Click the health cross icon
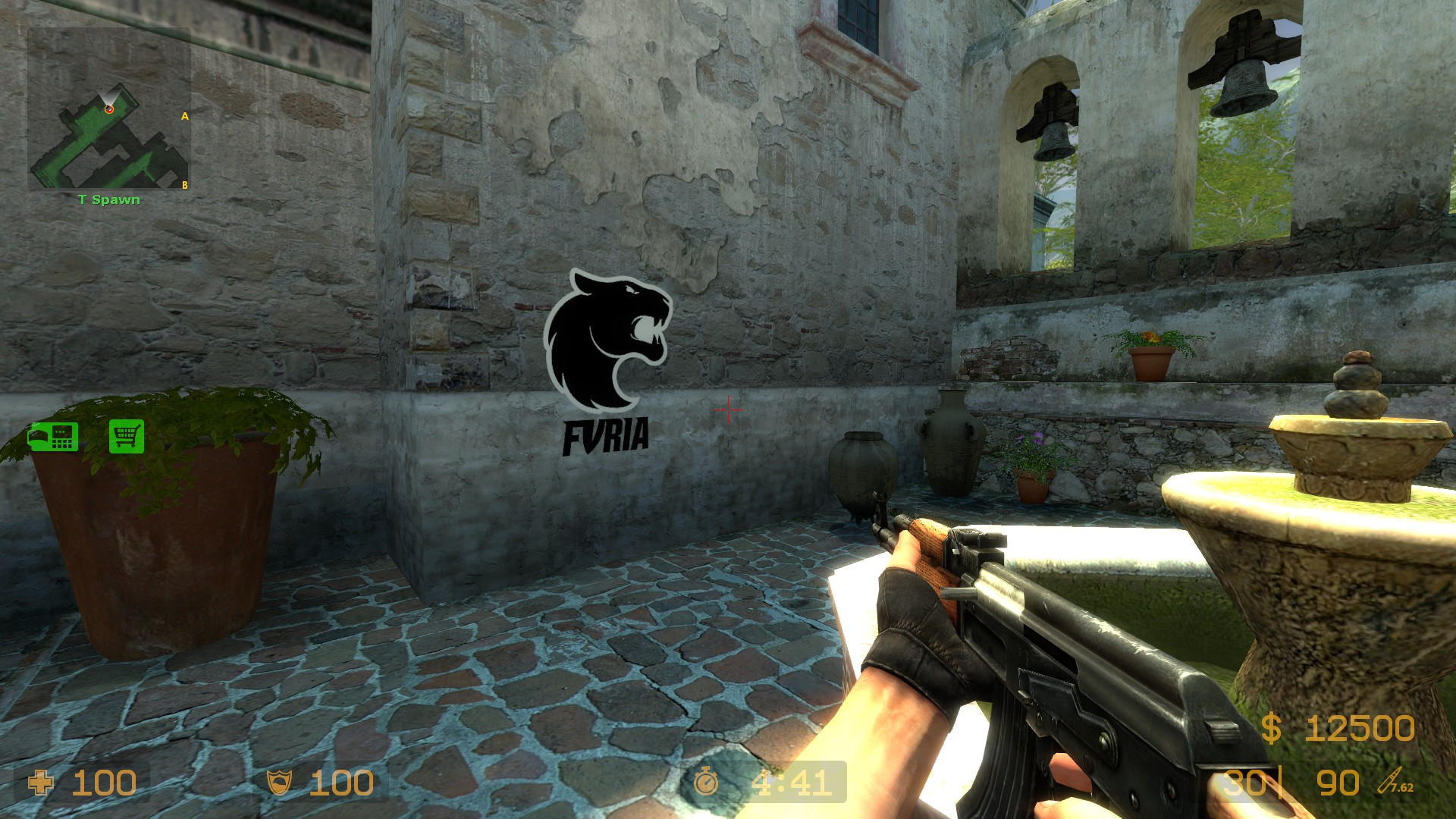 tap(42, 781)
